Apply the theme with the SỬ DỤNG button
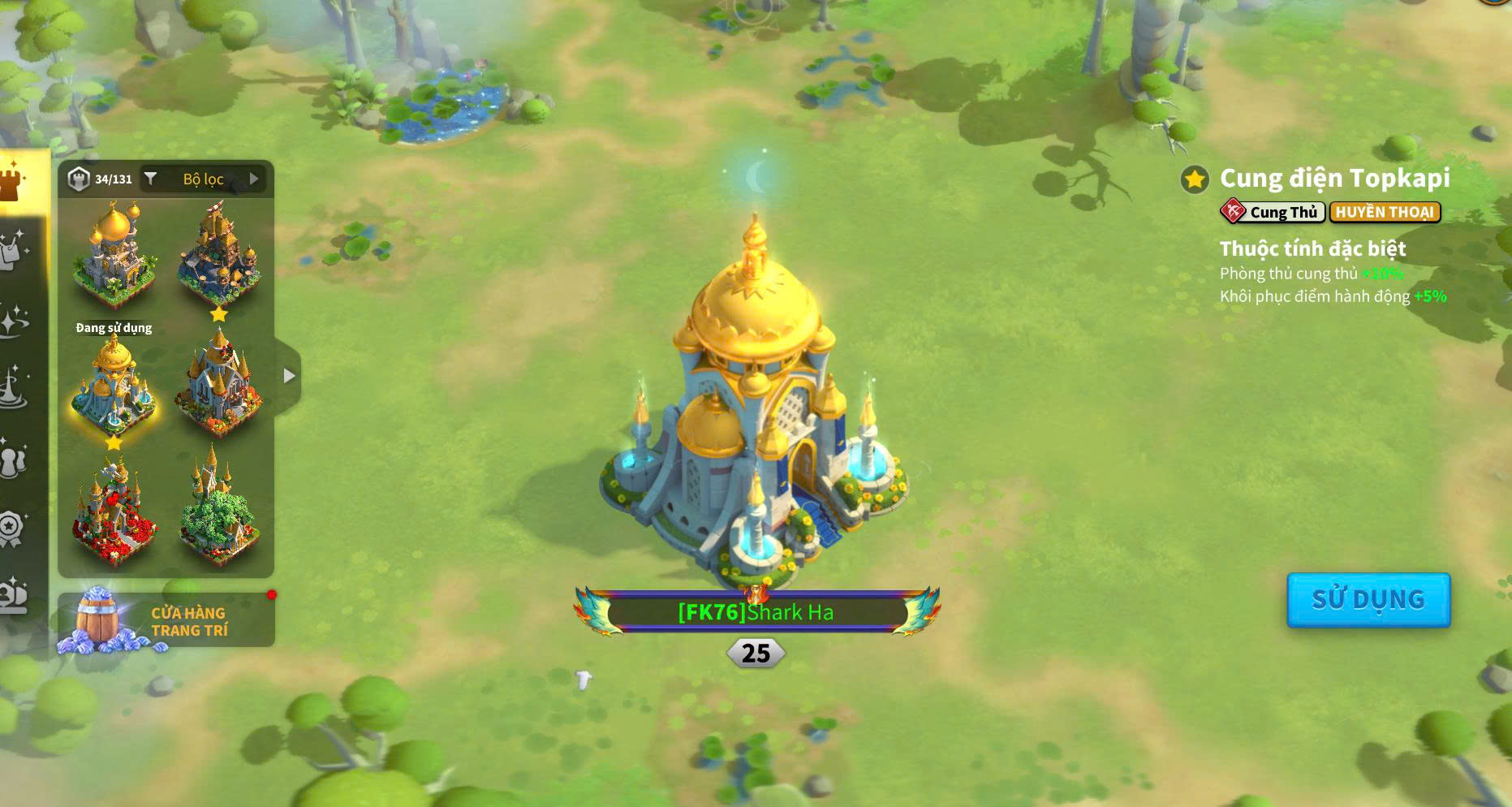 tap(1368, 600)
